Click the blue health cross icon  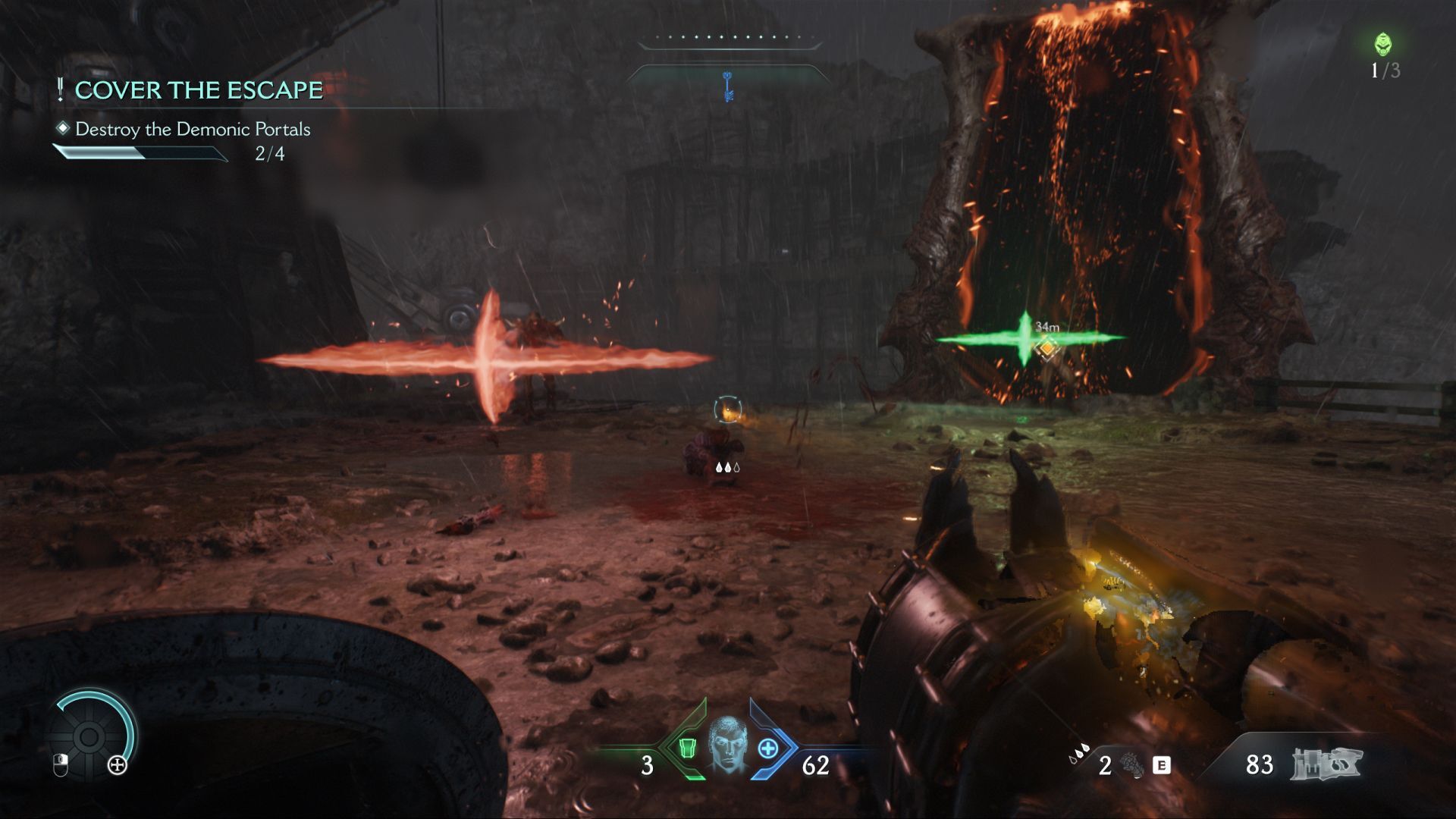point(768,748)
